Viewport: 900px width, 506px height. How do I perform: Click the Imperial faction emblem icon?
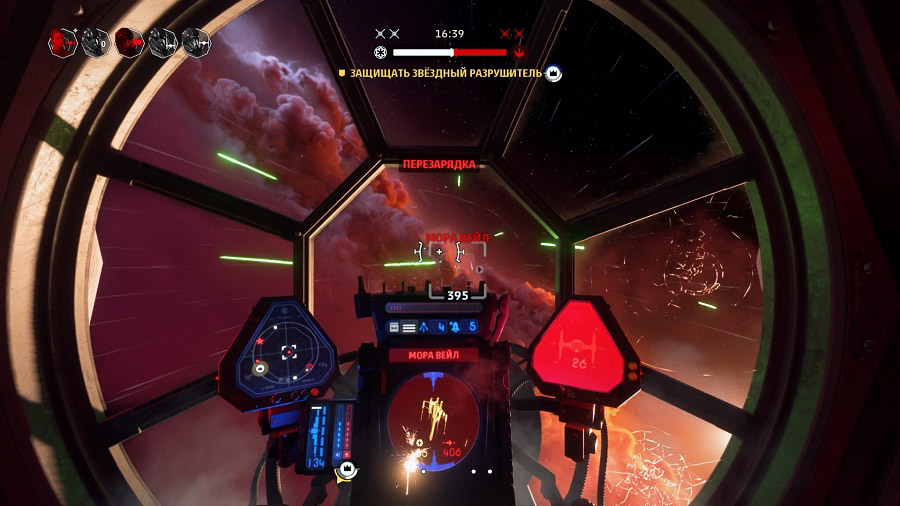pos(380,52)
